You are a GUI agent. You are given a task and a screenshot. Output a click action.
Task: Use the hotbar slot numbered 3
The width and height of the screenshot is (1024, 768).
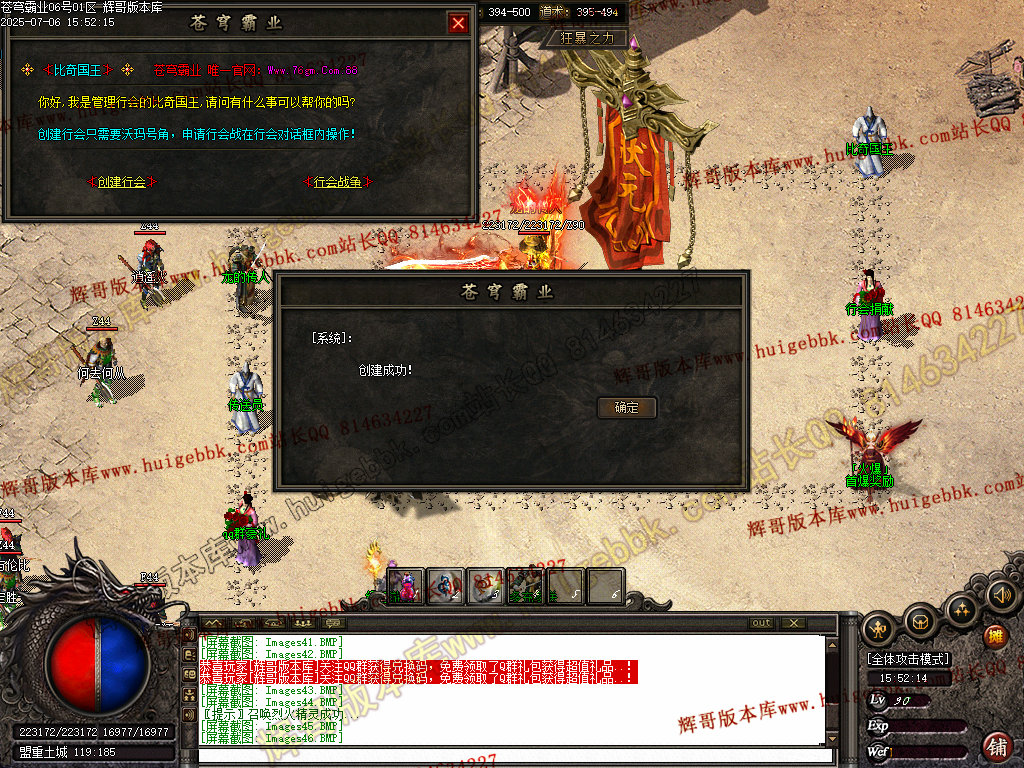point(485,586)
